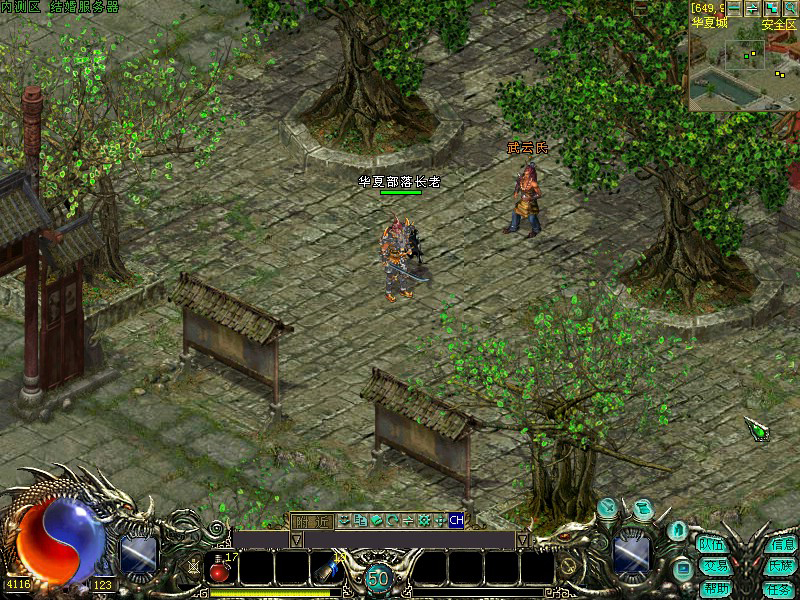The width and height of the screenshot is (800, 600).
Task: Click the minimap's double-arrow swap button
Action: click(753, 8)
